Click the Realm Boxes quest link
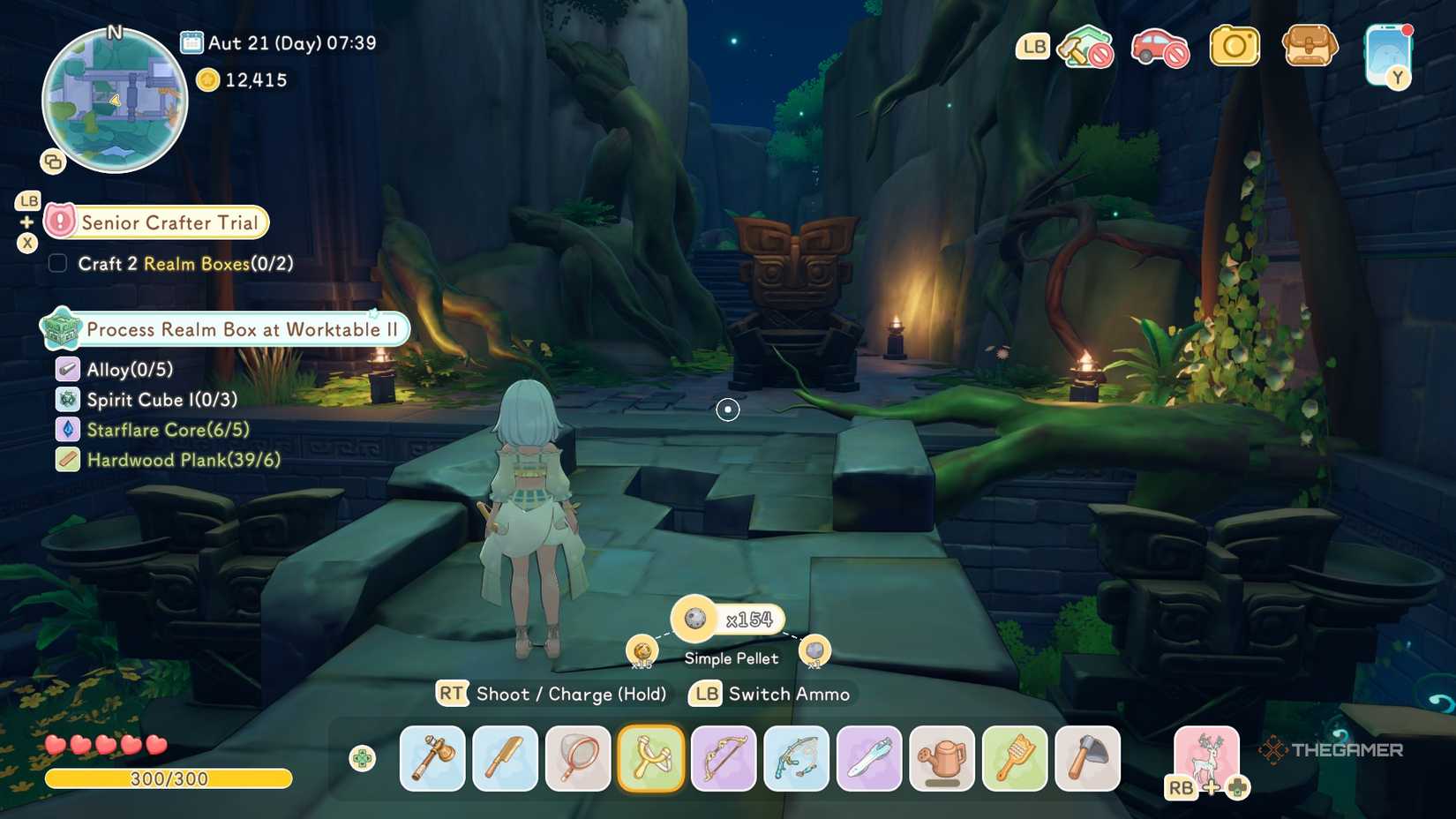 (x=196, y=263)
